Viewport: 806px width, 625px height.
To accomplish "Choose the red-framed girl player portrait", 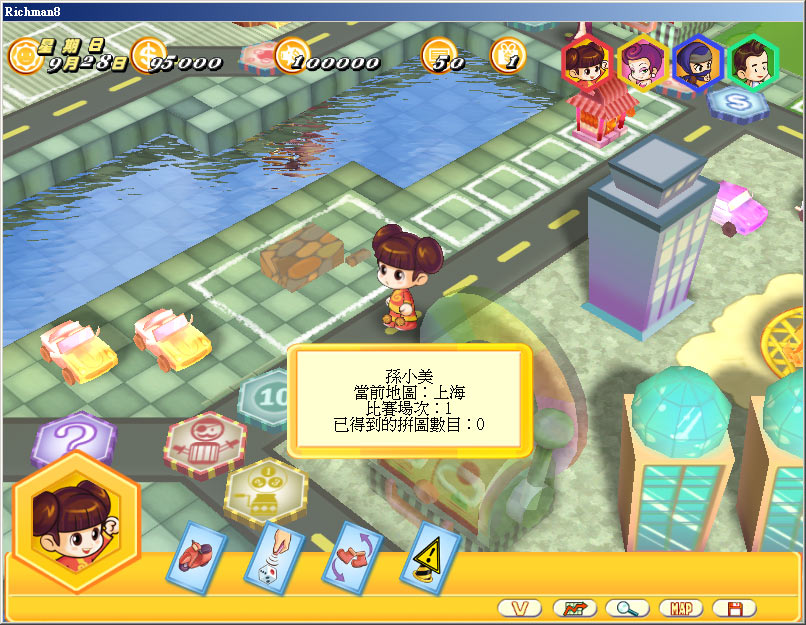I will pos(586,61).
